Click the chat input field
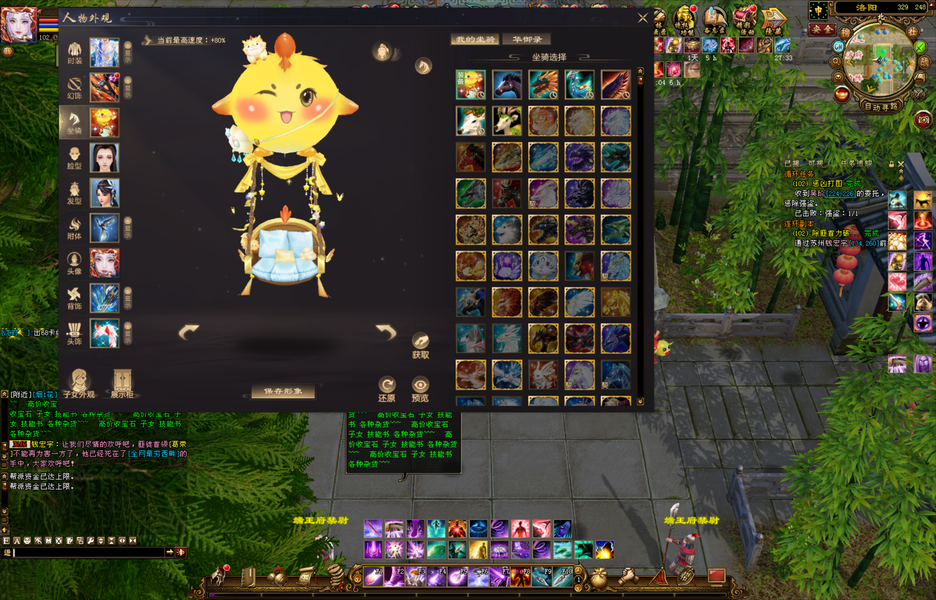 90,552
